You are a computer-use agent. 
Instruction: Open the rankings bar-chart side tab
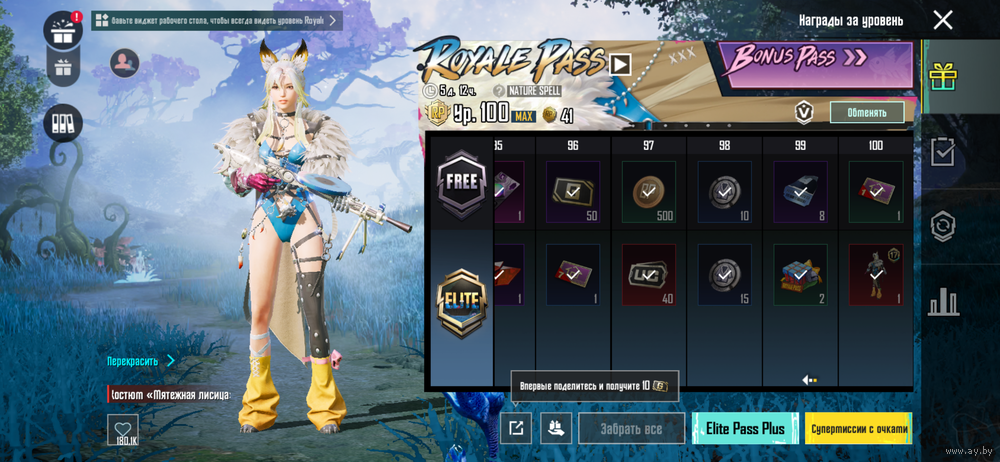(942, 301)
